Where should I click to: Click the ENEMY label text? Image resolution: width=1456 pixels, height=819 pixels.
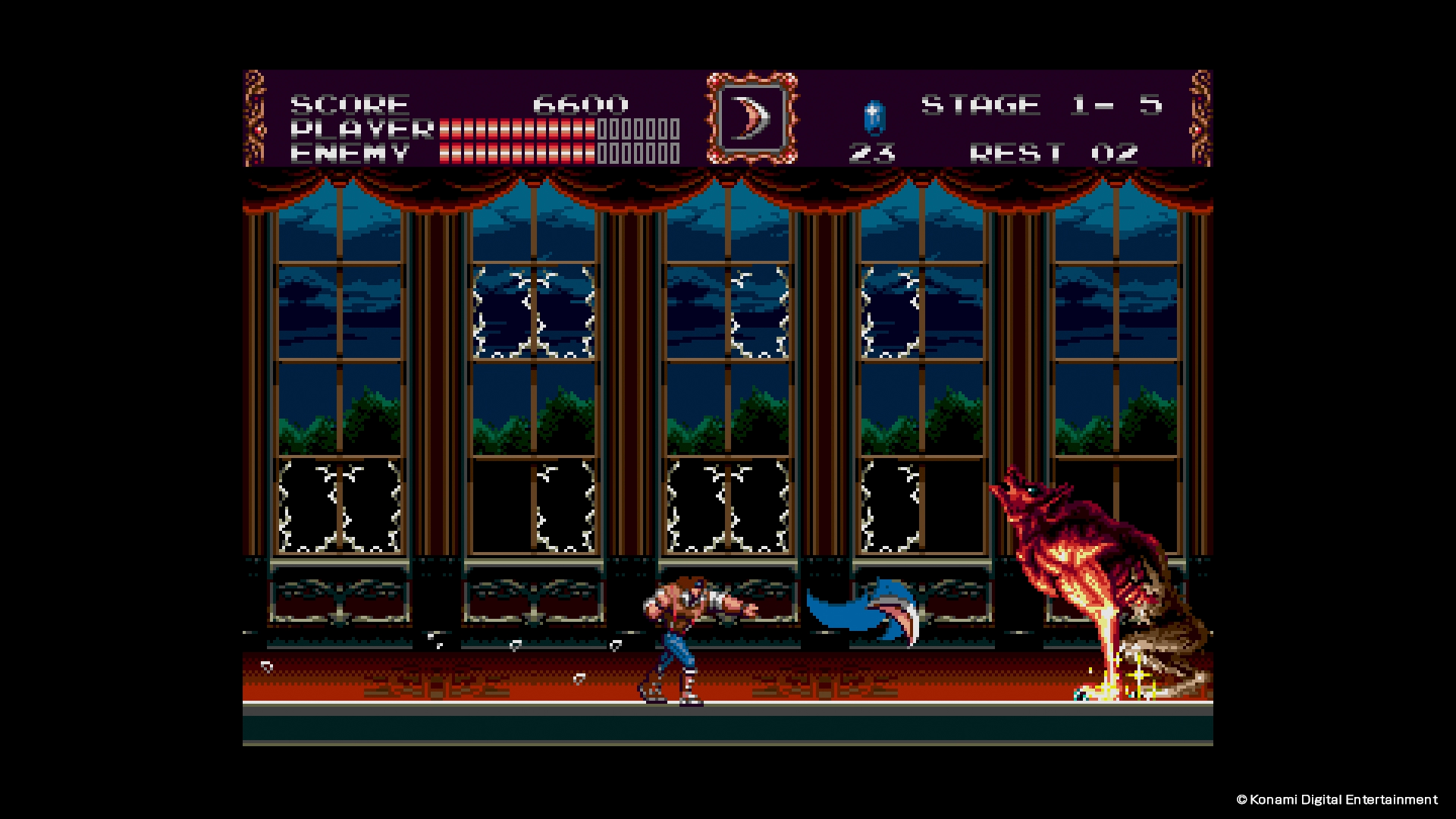click(x=349, y=155)
